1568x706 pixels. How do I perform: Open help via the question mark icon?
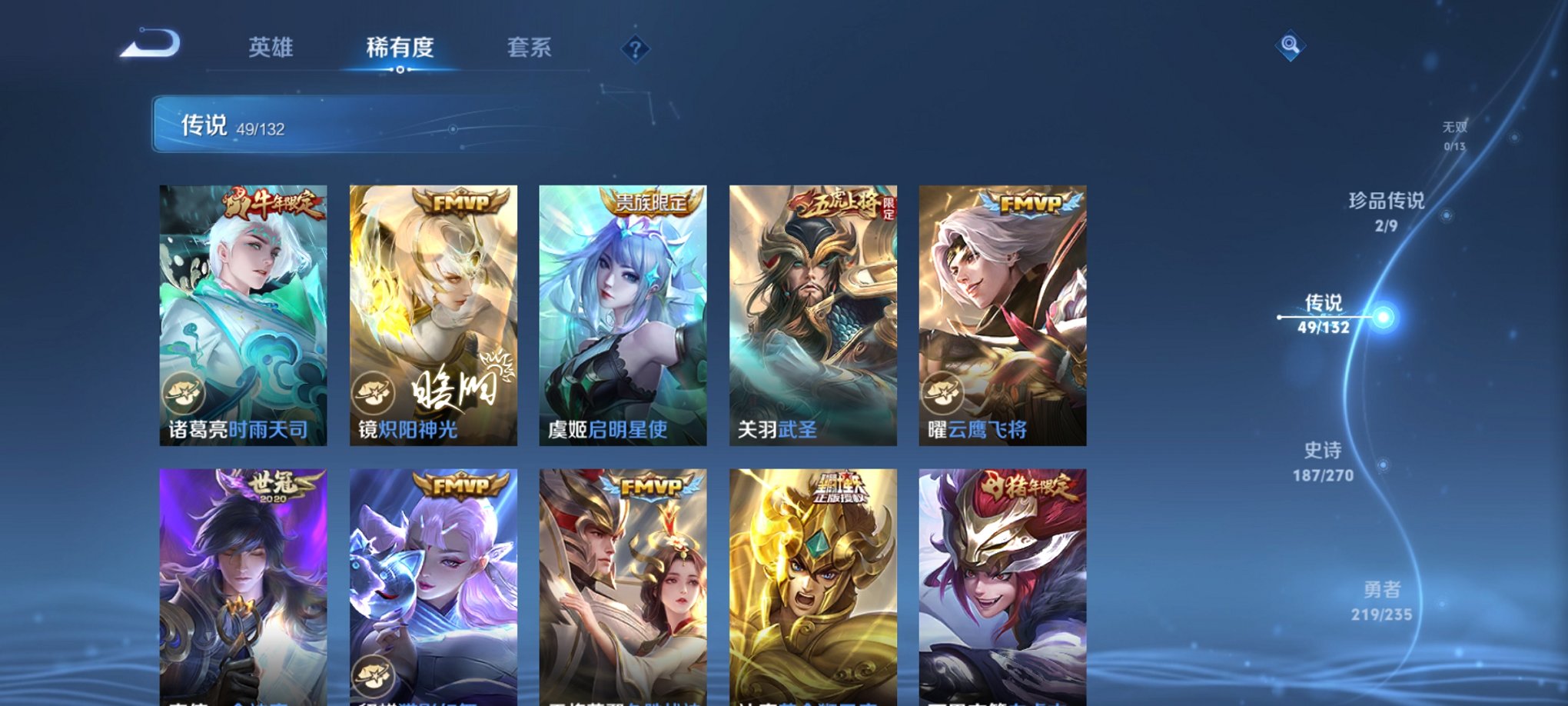pyautogui.click(x=634, y=50)
